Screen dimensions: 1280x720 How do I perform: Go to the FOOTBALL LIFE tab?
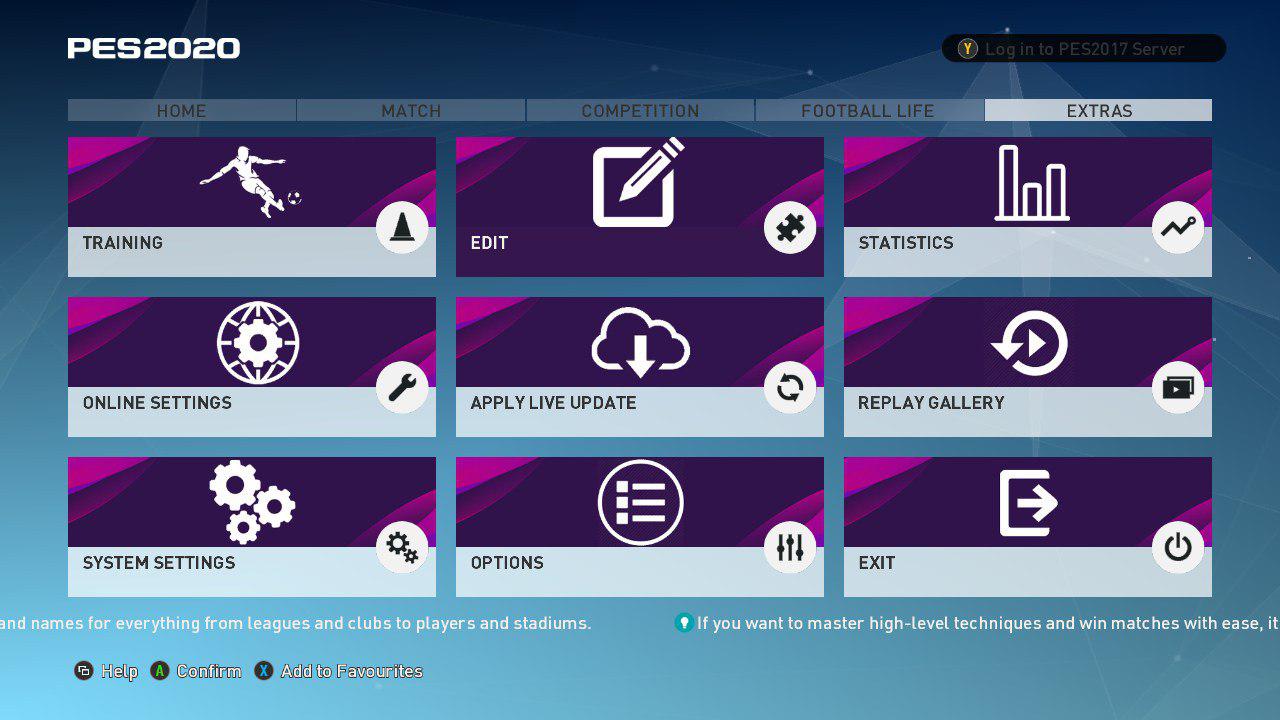point(868,110)
